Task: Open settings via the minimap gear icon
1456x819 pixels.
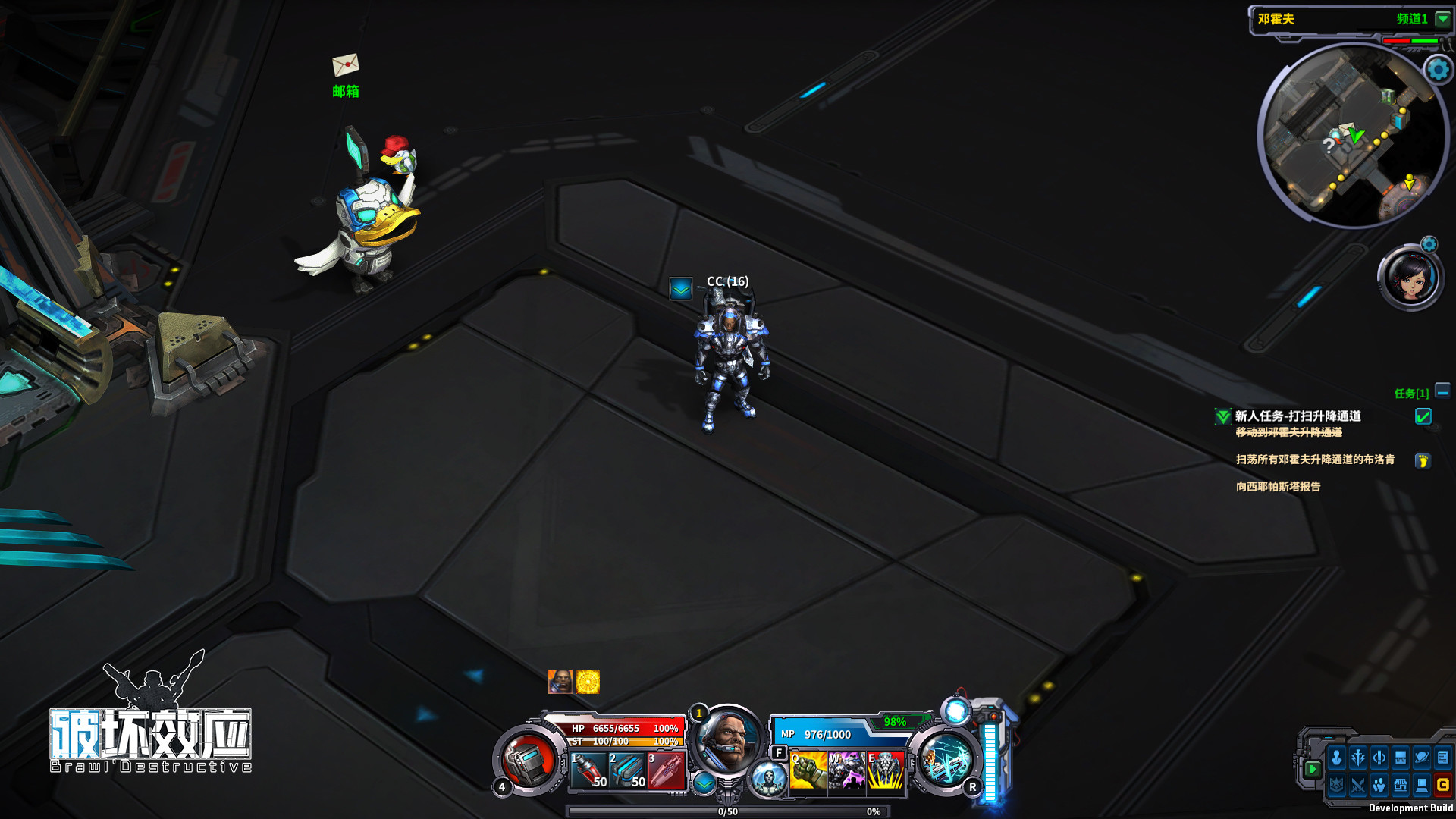Action: pyautogui.click(x=1438, y=70)
